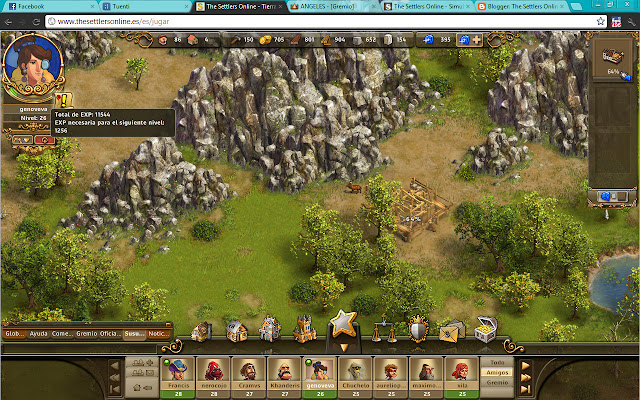Open the yellow exclamation quest notification
The width and height of the screenshot is (640, 400).
tap(63, 100)
